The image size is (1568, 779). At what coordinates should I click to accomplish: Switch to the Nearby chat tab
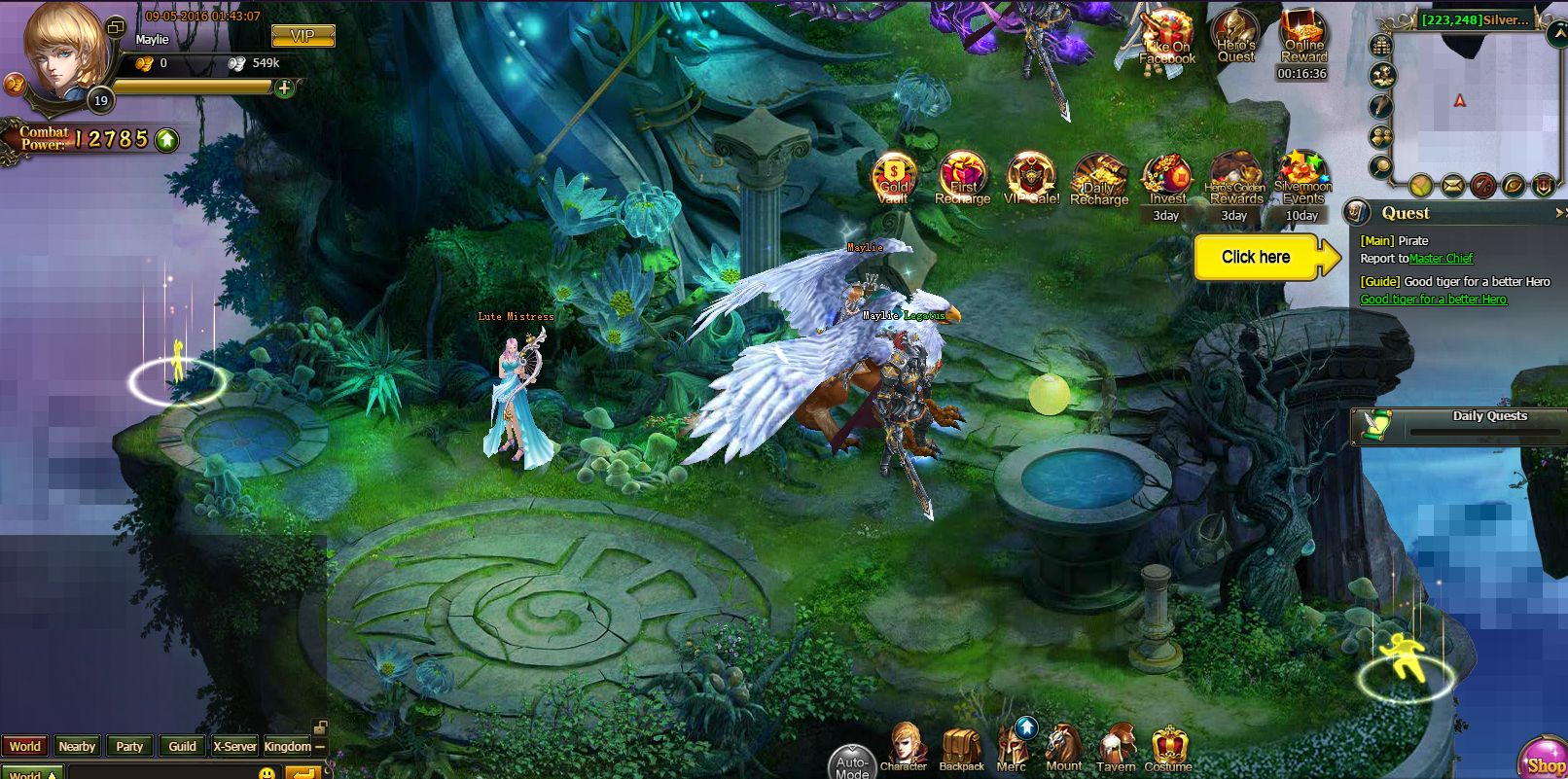coord(77,747)
